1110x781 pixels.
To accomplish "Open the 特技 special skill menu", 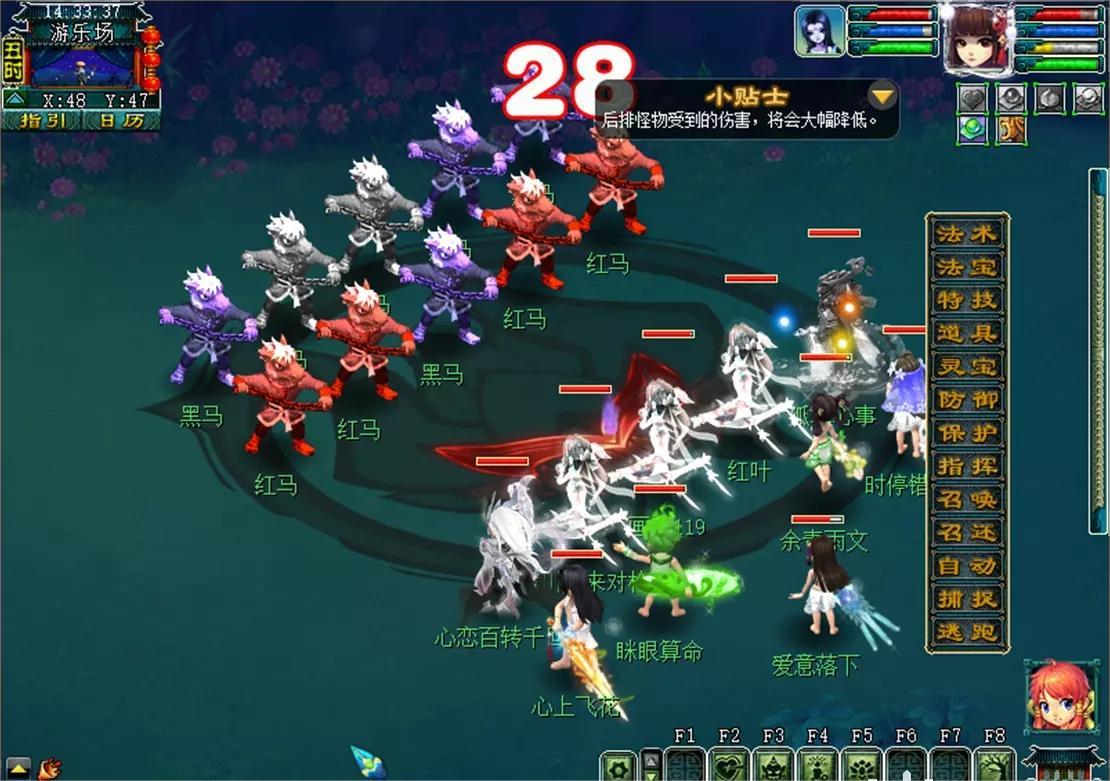I will [966, 301].
